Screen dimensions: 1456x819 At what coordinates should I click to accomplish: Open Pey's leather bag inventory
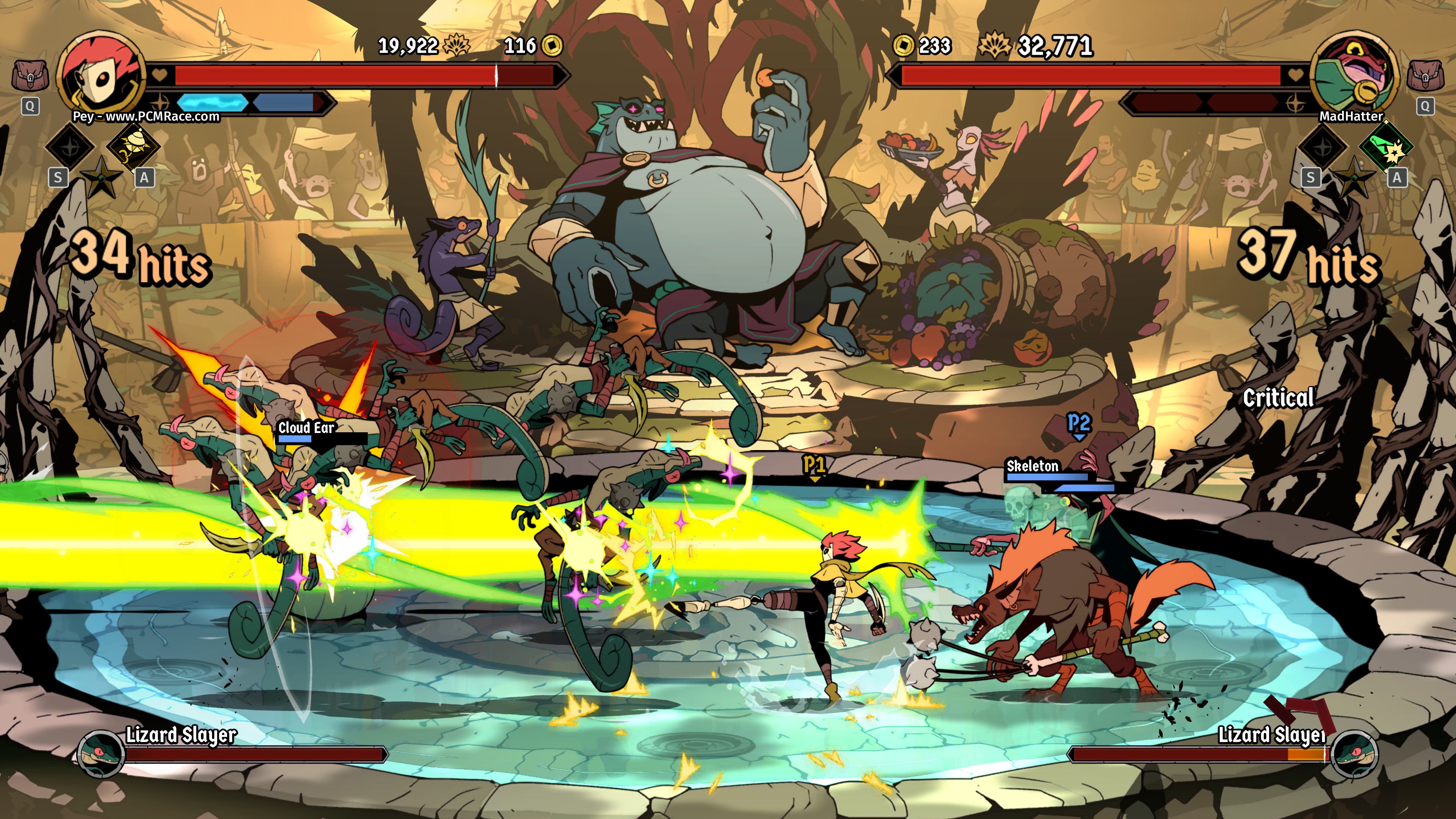click(30, 76)
